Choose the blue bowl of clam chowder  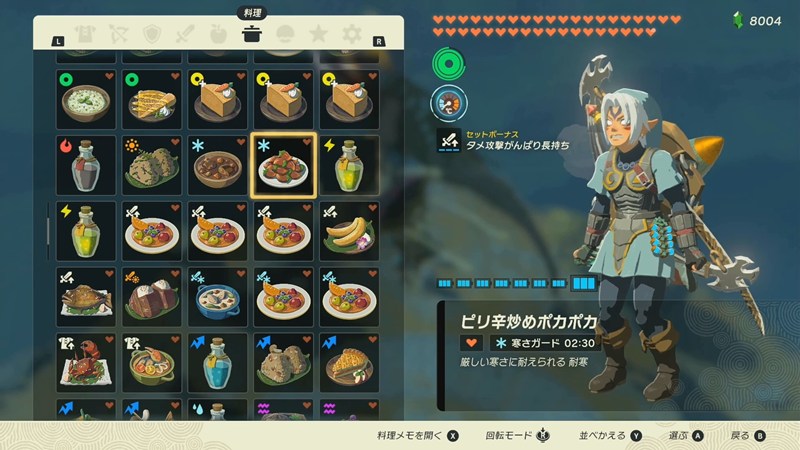pyautogui.click(x=218, y=297)
